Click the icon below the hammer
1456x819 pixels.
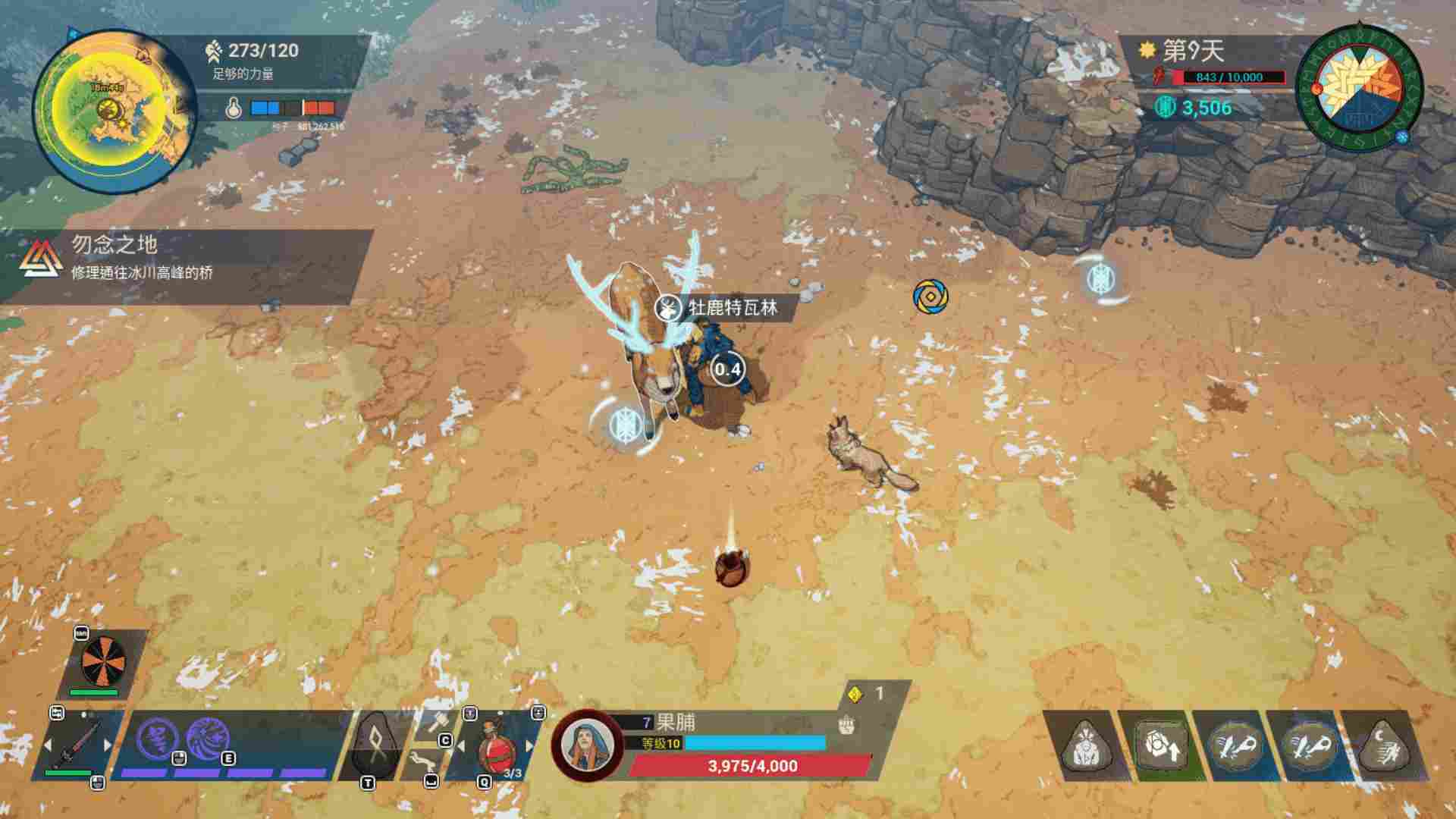[x=423, y=761]
